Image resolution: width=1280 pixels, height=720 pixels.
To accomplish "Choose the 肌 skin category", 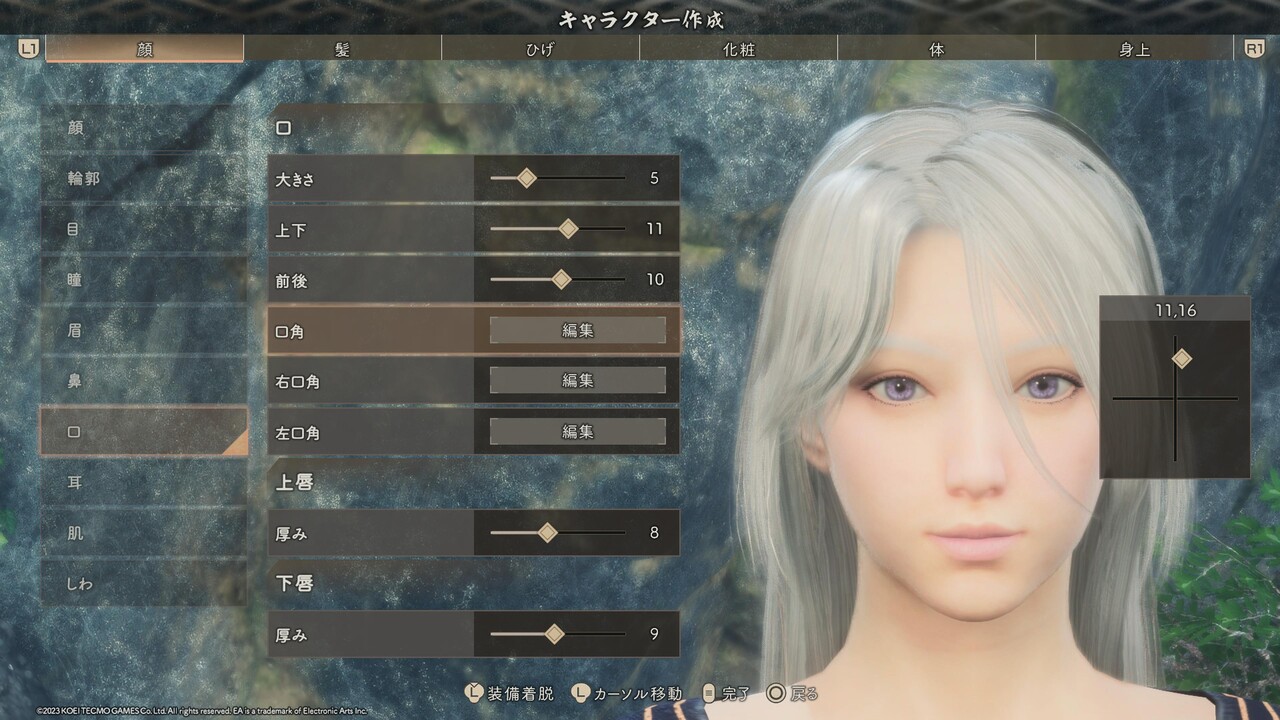I will point(143,533).
